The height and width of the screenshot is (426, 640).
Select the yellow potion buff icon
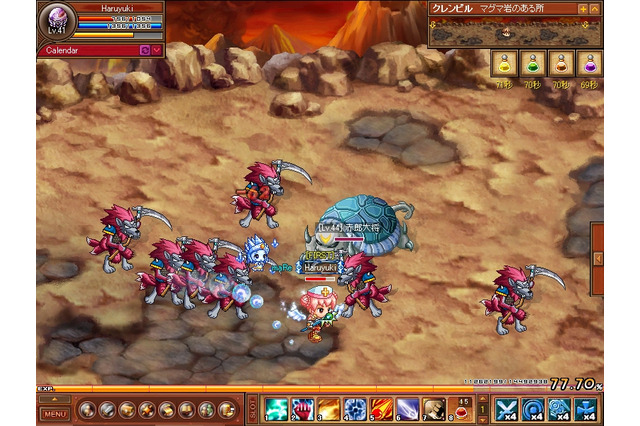pos(504,65)
